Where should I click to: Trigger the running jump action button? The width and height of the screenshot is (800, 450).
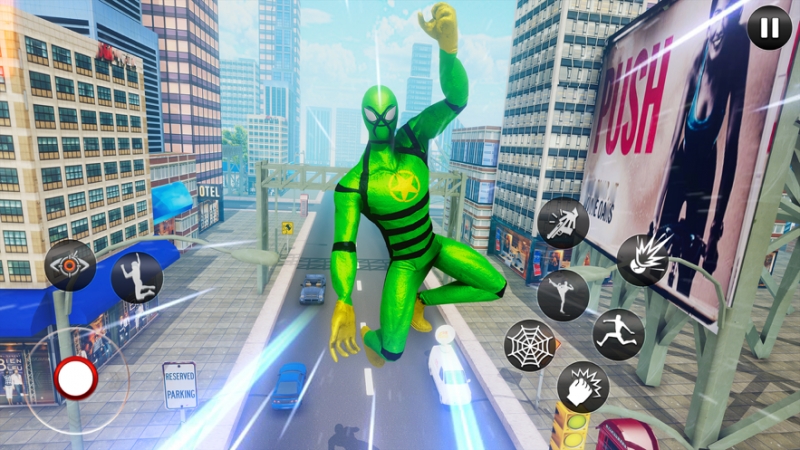coord(618,334)
